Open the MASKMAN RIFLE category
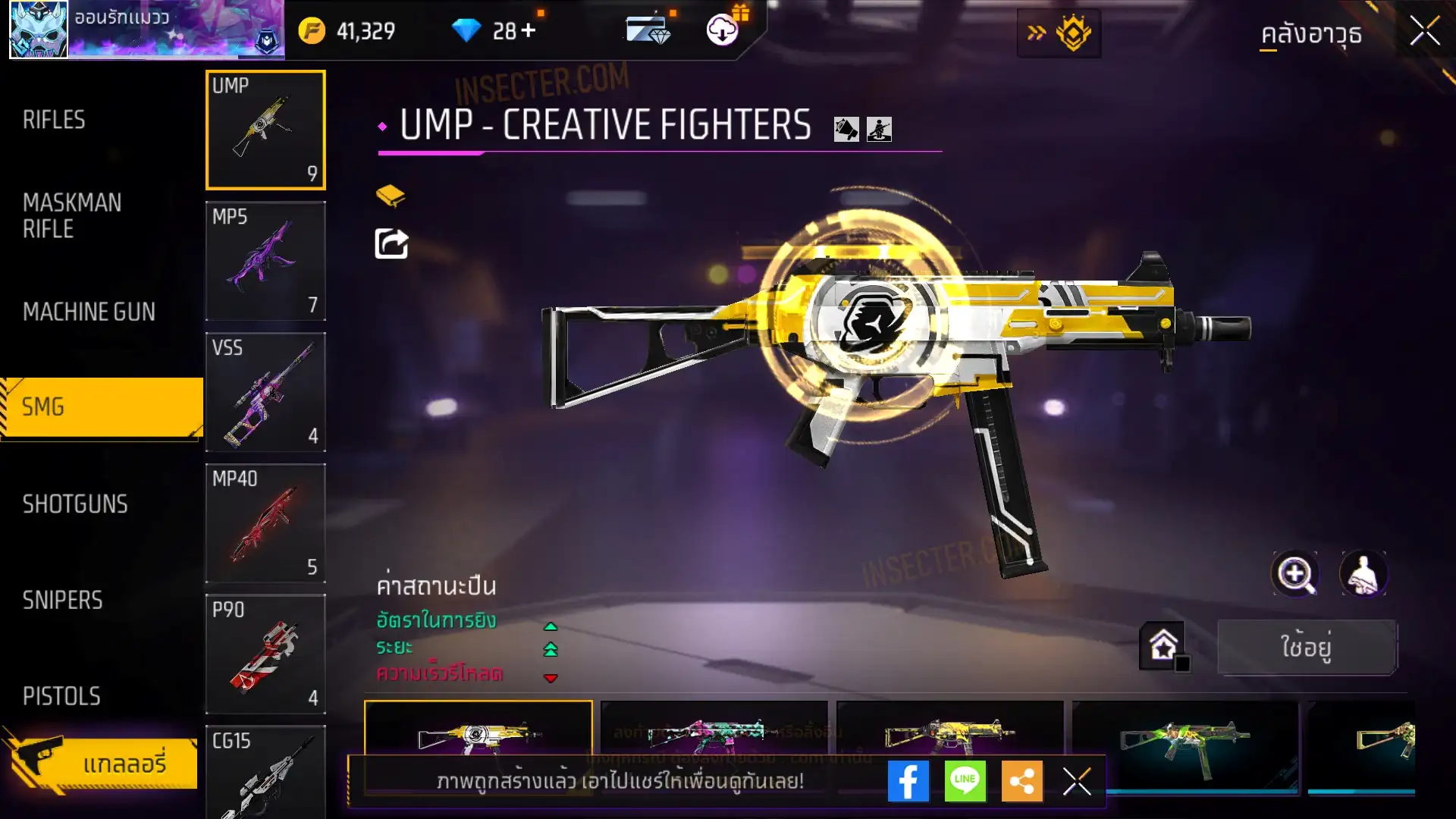1456x819 pixels. point(72,216)
